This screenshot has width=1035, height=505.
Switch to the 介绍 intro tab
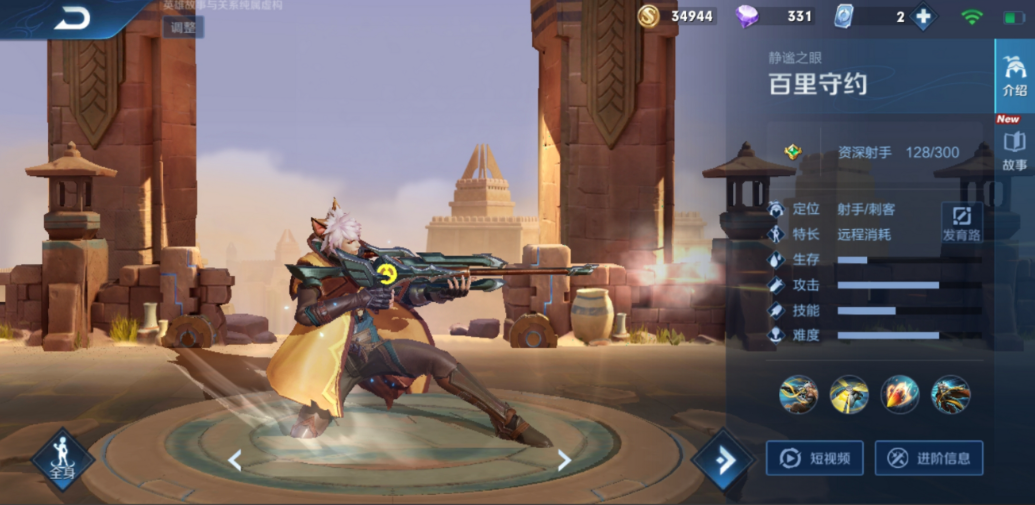(x=1014, y=75)
